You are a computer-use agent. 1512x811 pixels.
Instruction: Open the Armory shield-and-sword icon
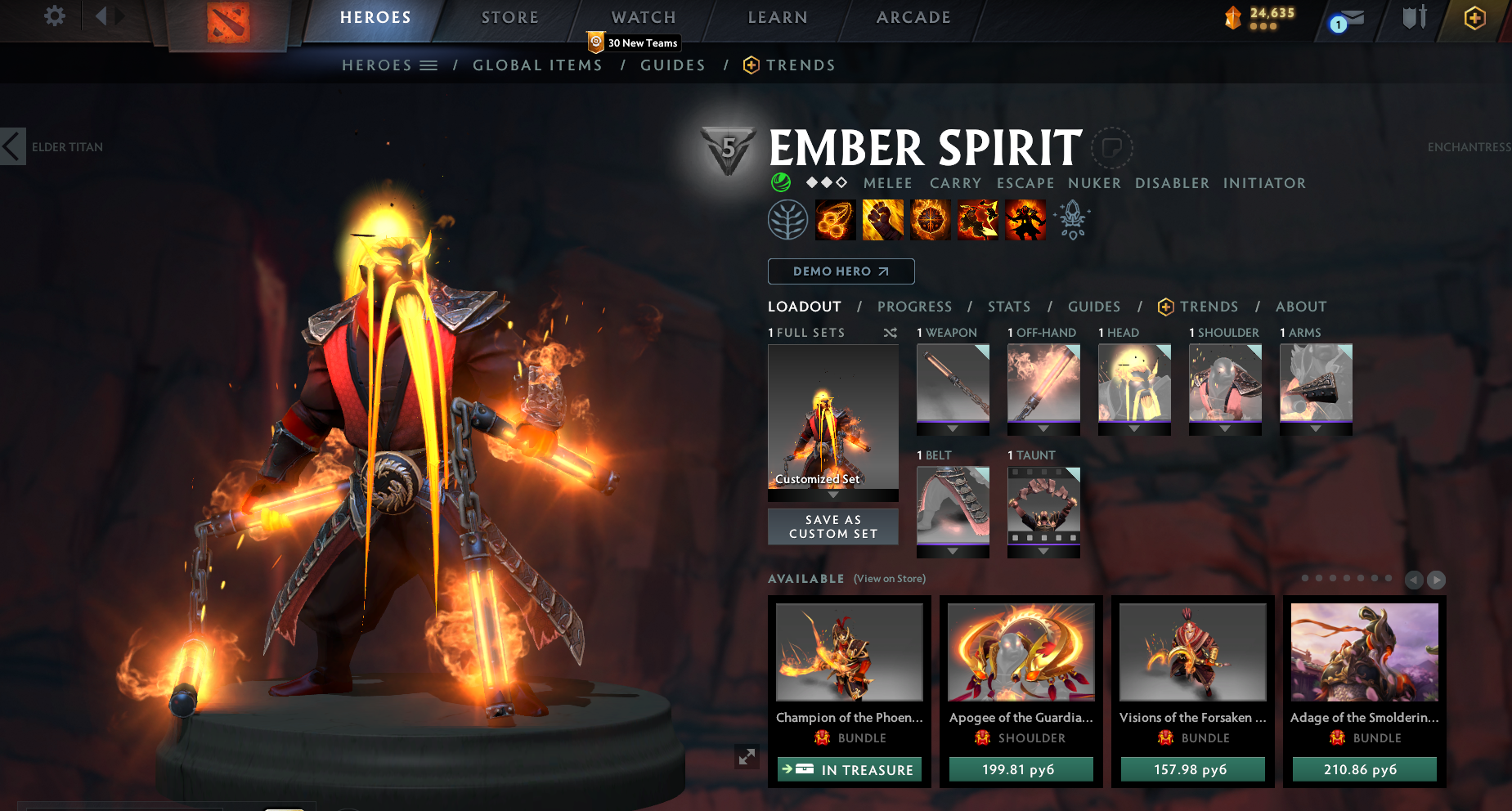point(1414,17)
